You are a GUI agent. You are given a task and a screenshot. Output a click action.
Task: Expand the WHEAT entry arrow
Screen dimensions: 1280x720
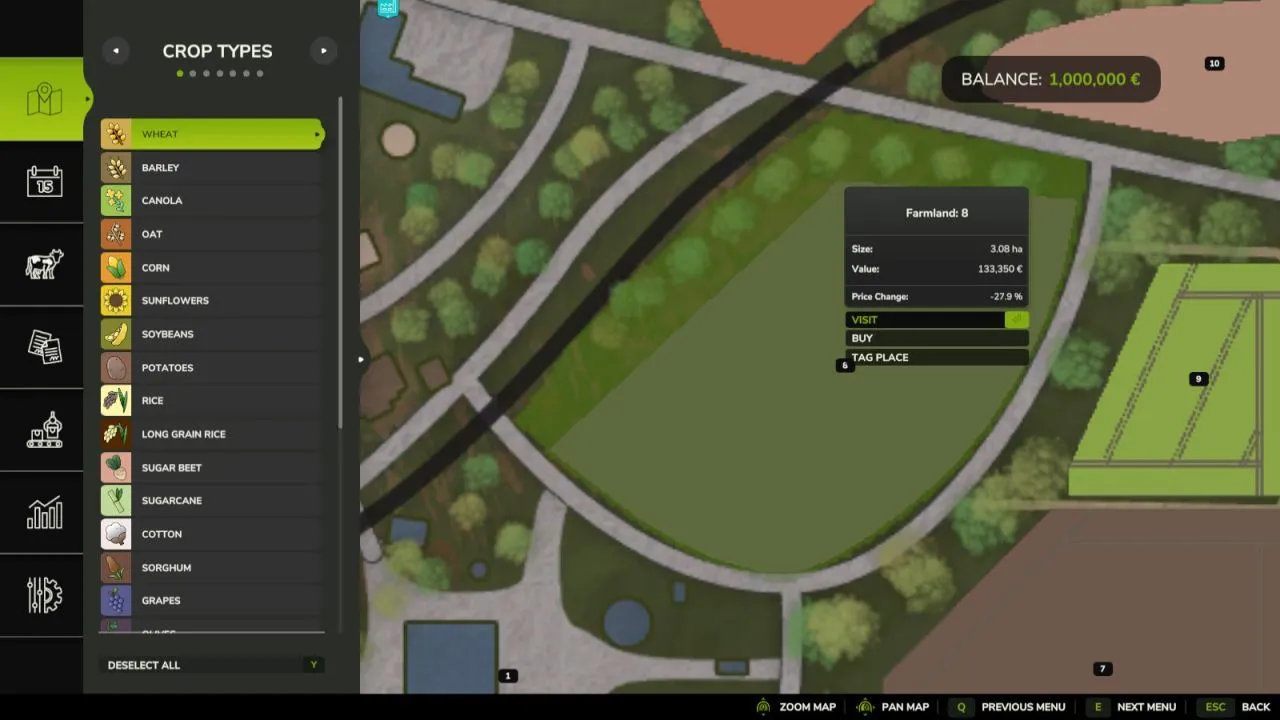point(317,133)
